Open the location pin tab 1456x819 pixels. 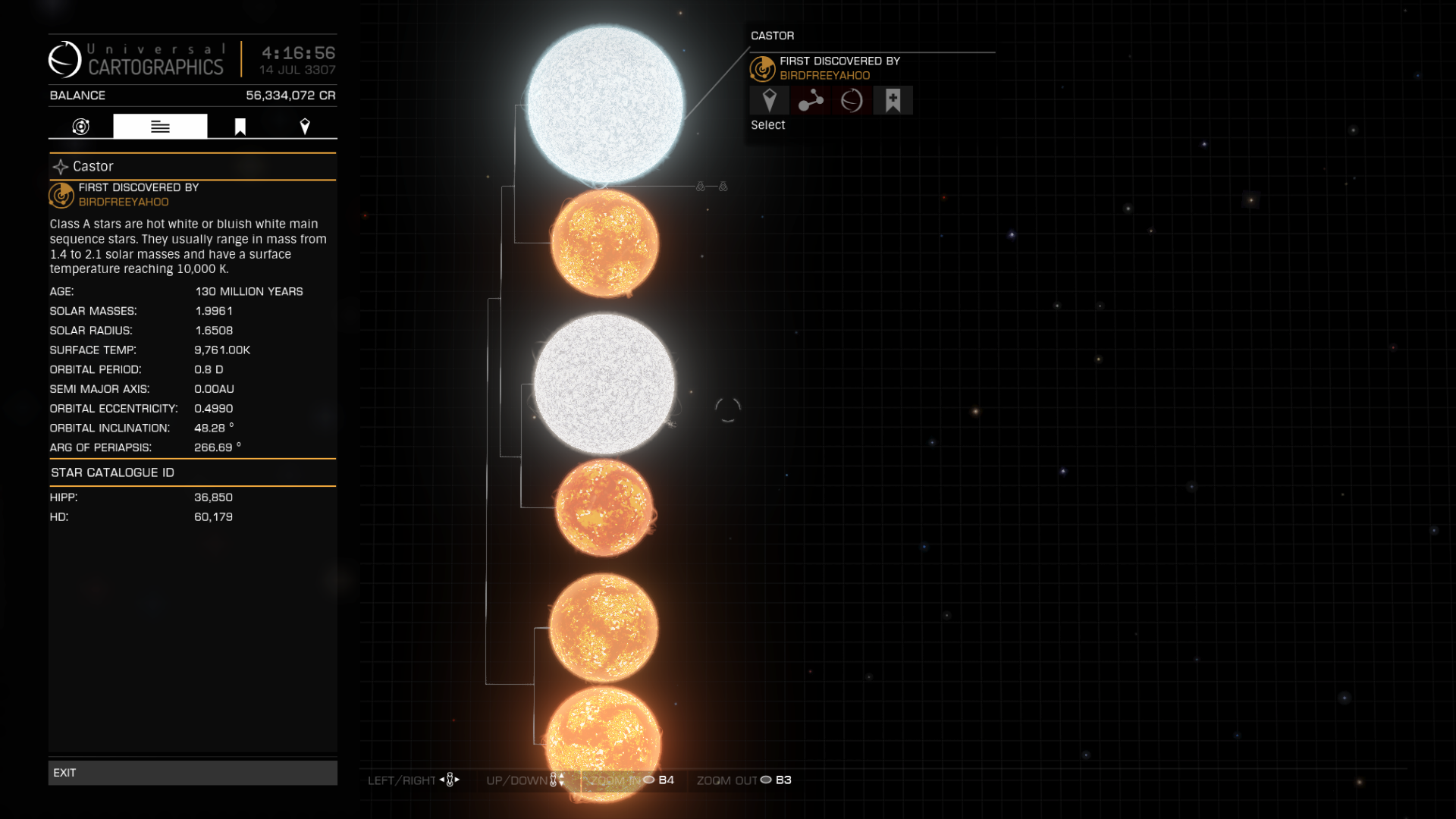coord(305,127)
